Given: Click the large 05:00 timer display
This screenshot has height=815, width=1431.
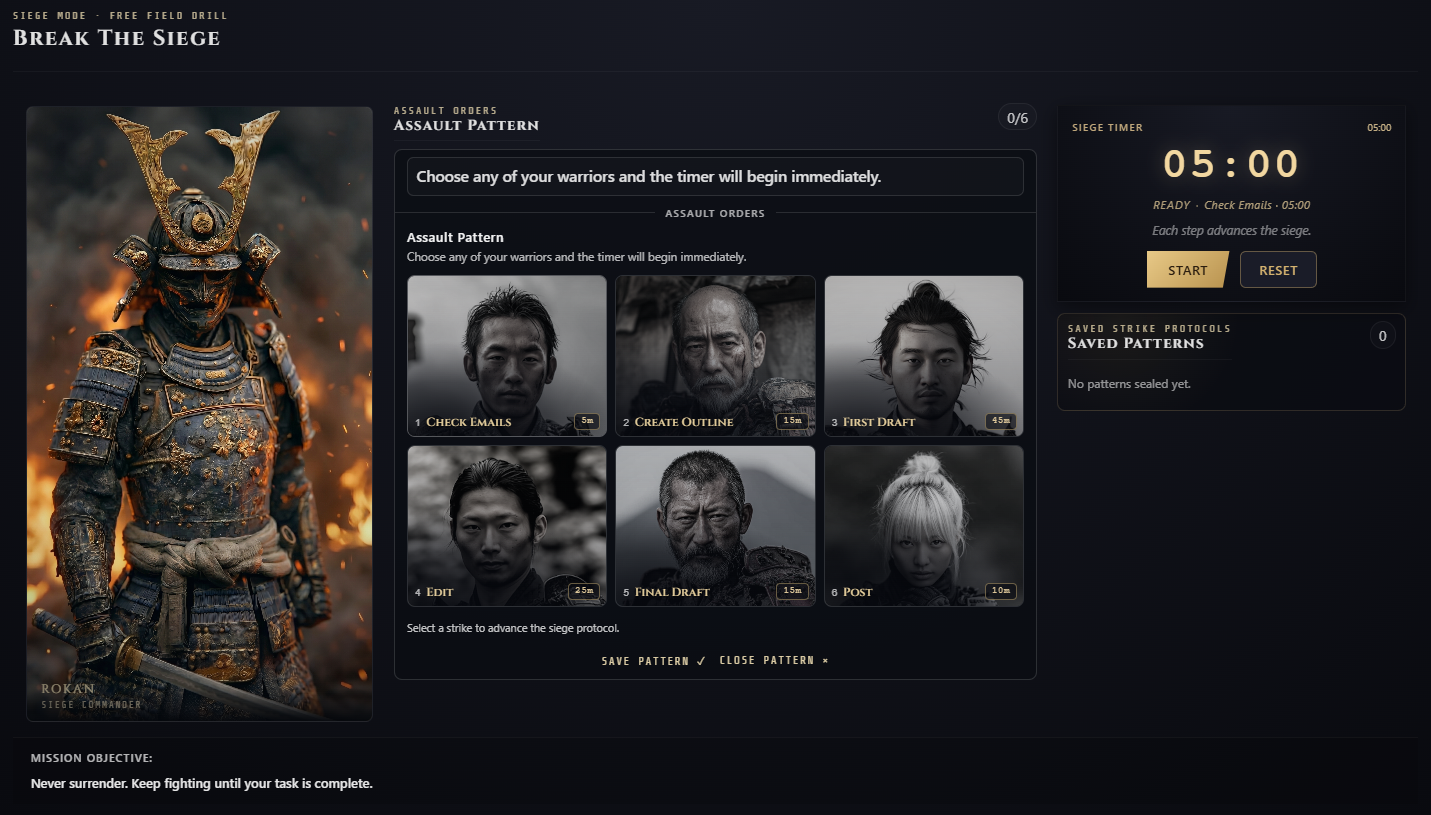Looking at the screenshot, I should (x=1232, y=163).
